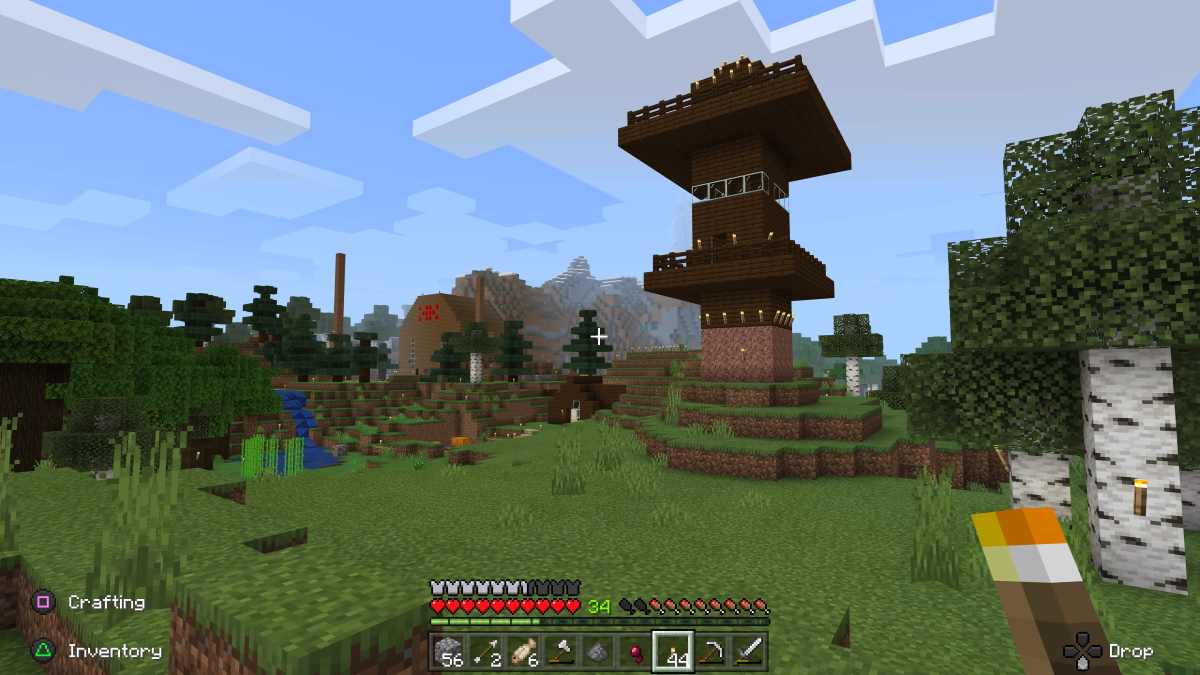
Task: Select the gray gunpowder pile slot
Action: click(x=596, y=652)
